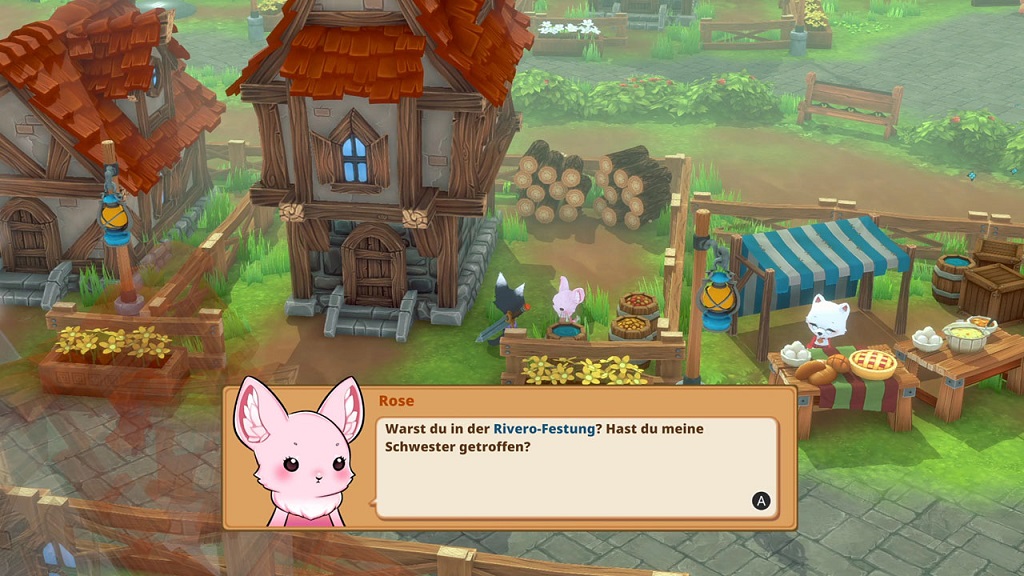Click Rose's dialogue speech bubble to continue

(x=576, y=466)
